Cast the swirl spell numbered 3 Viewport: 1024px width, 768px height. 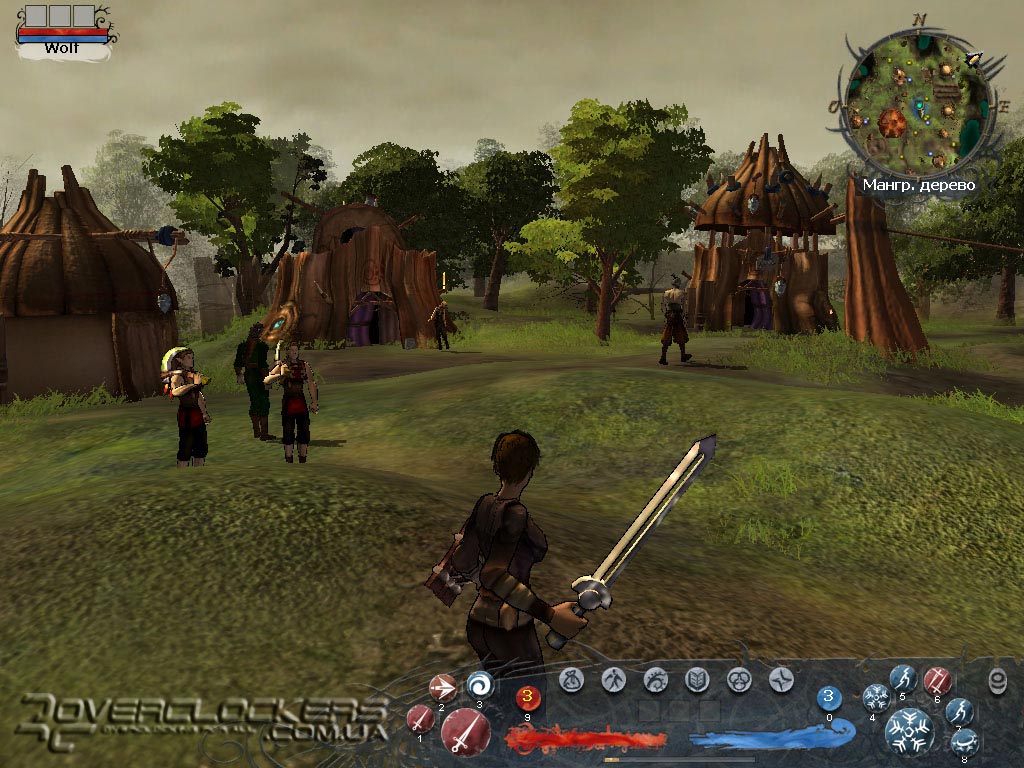479,685
